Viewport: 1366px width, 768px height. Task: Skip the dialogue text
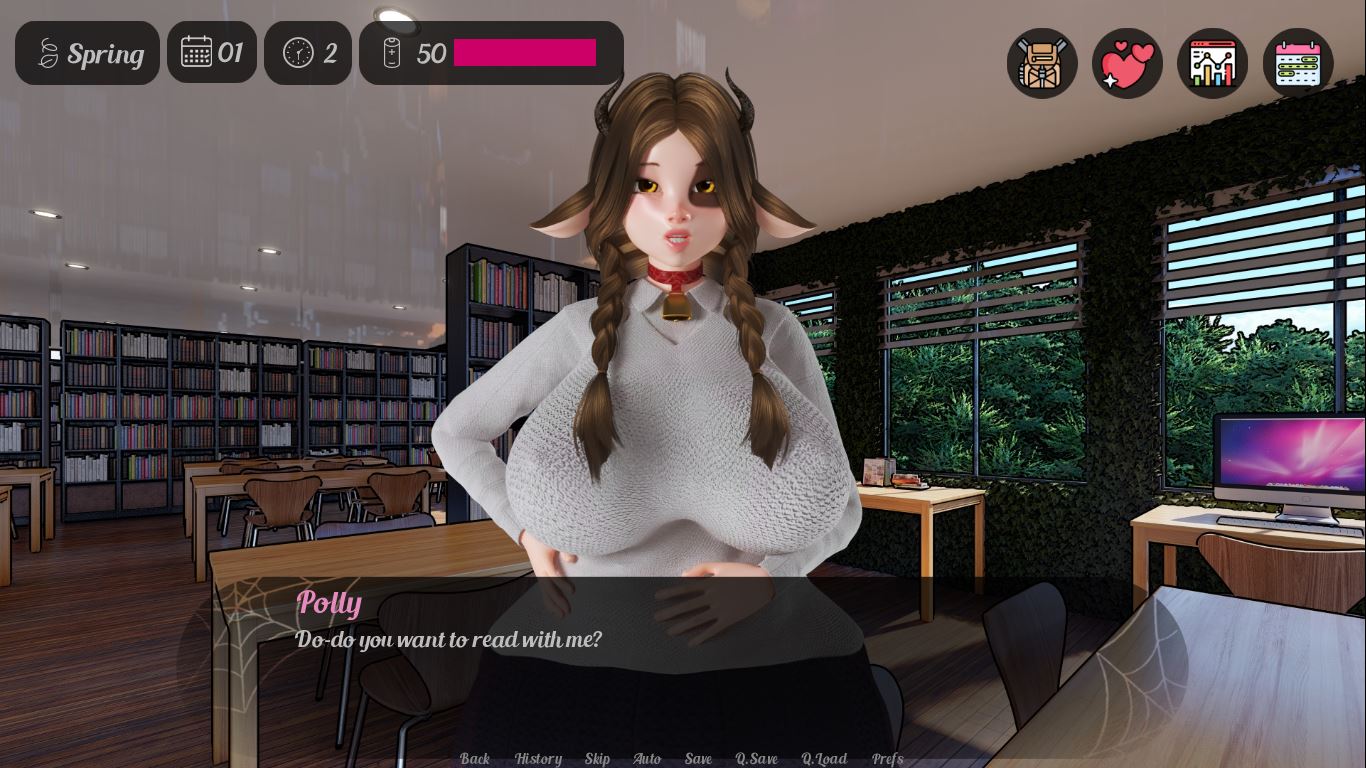597,759
